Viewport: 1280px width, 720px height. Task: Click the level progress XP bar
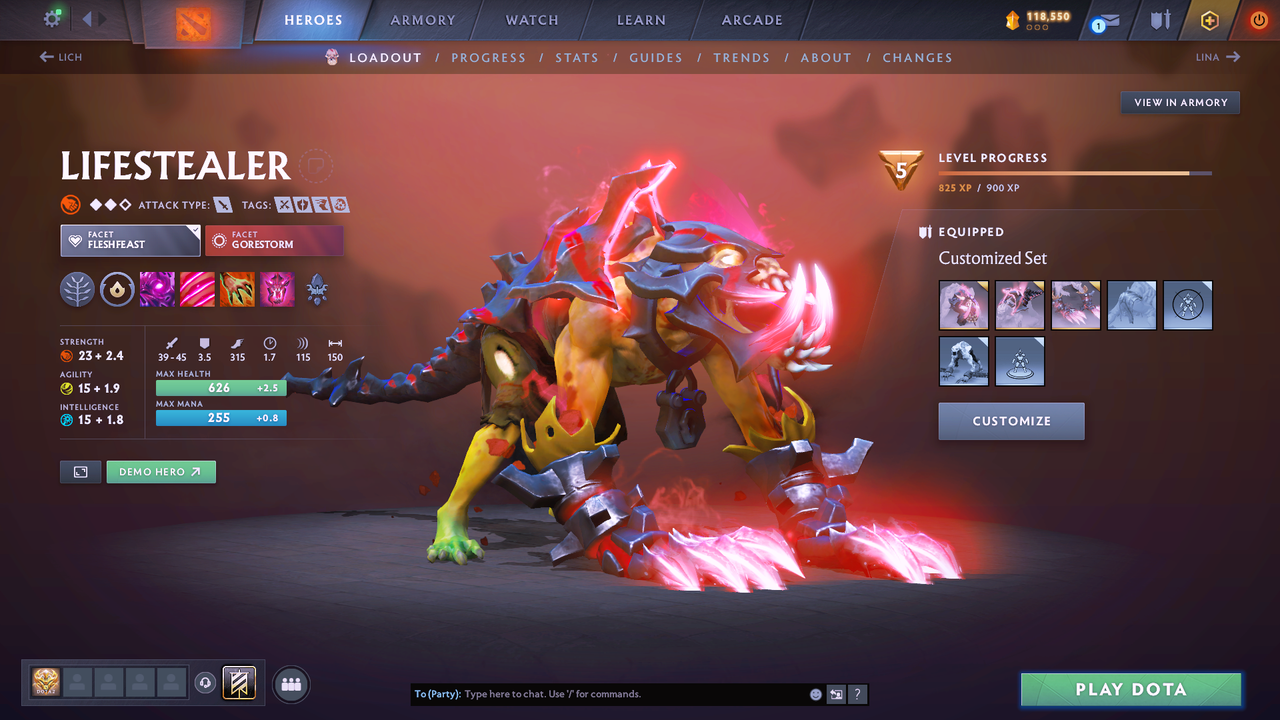[x=1076, y=172]
